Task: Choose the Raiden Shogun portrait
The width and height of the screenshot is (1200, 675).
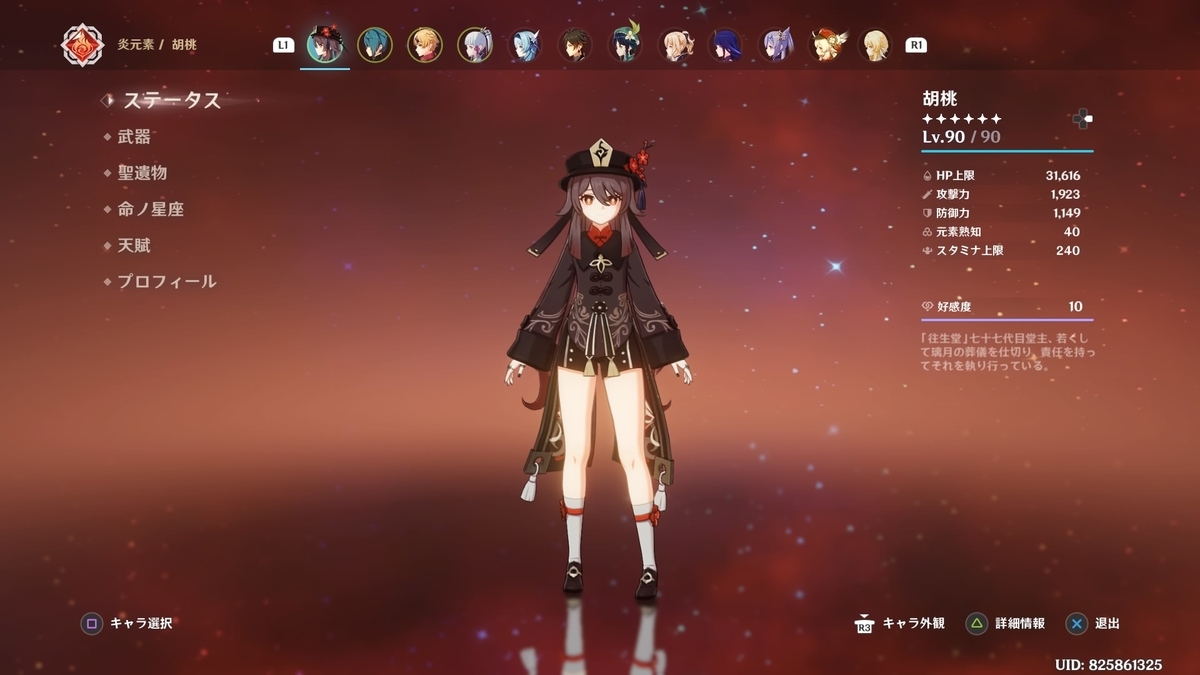Action: (725, 45)
